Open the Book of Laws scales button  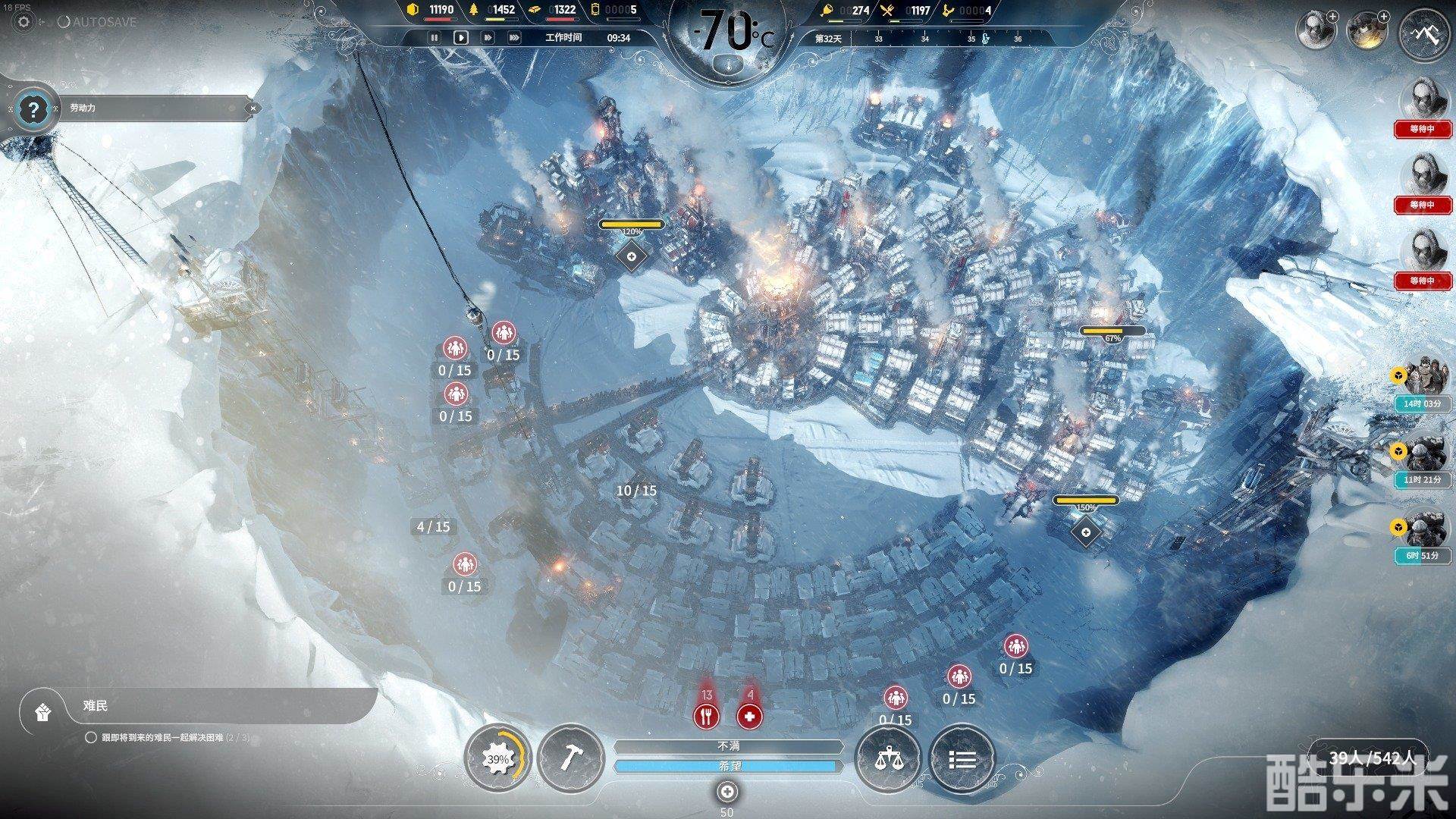886,758
